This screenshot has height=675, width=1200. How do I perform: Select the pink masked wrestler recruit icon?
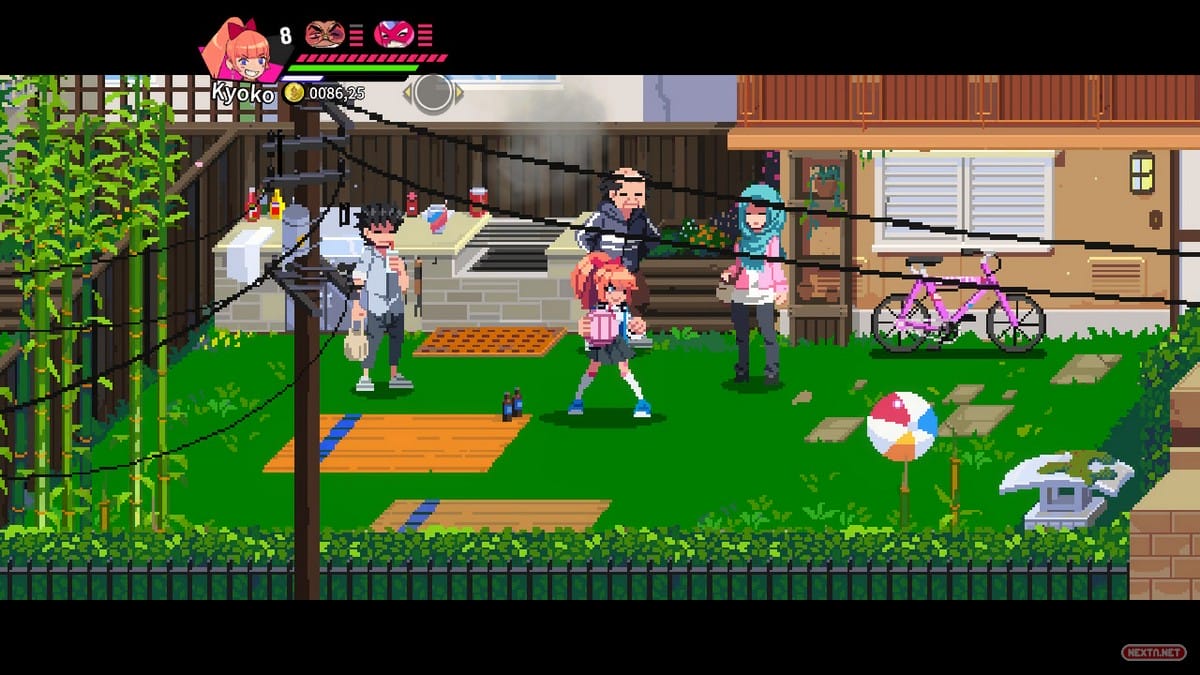click(393, 35)
